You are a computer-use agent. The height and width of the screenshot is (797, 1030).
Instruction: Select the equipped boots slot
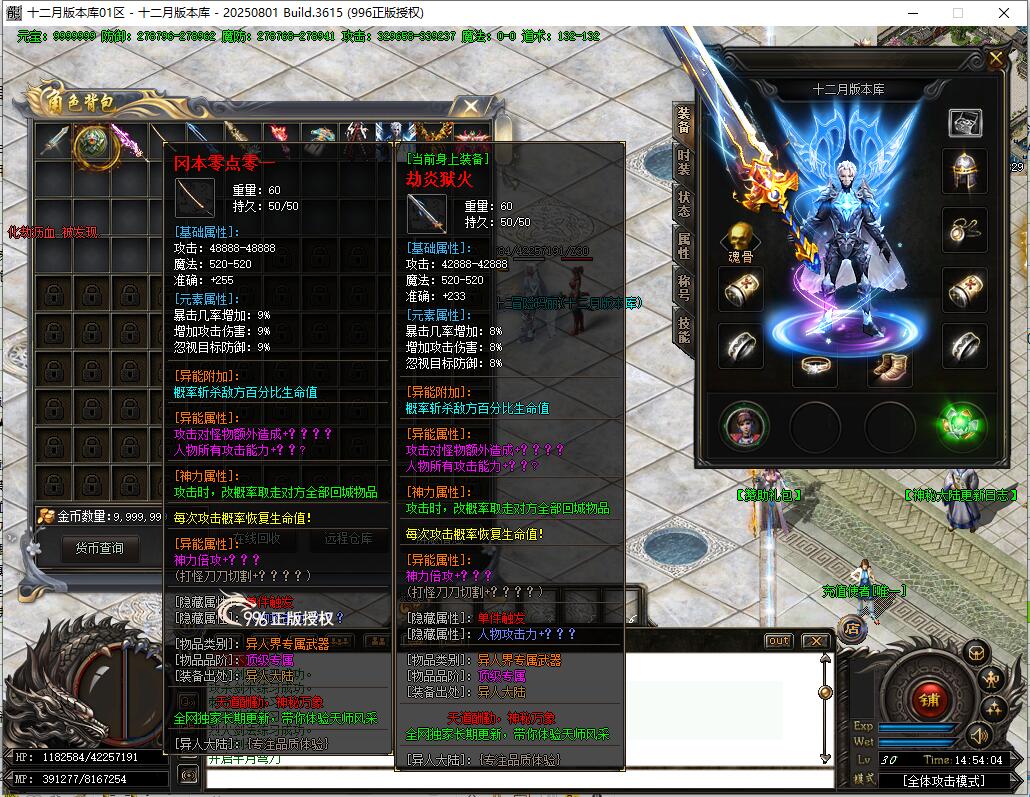click(x=888, y=367)
